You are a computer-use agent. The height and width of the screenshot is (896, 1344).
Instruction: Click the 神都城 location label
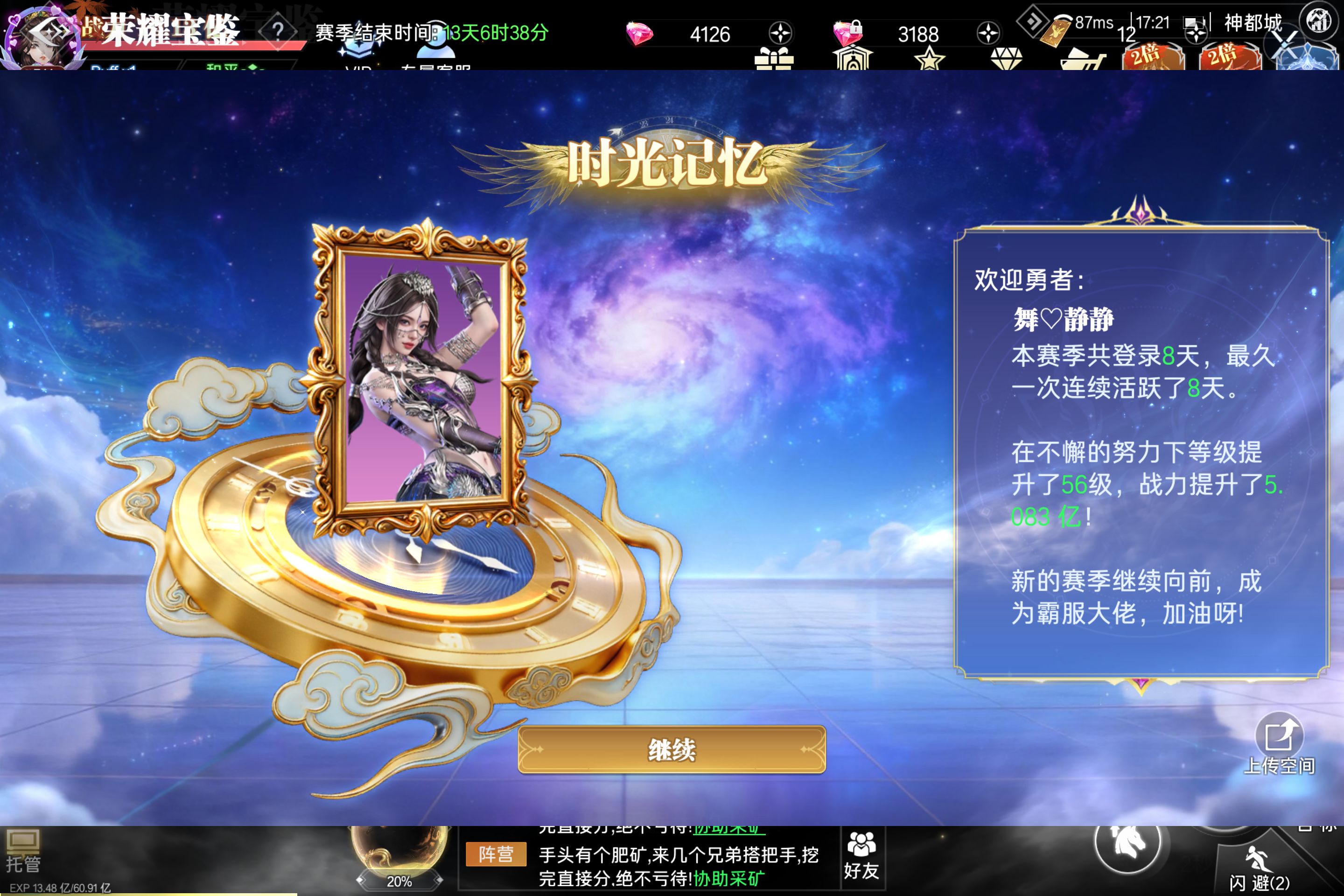pos(1253,23)
